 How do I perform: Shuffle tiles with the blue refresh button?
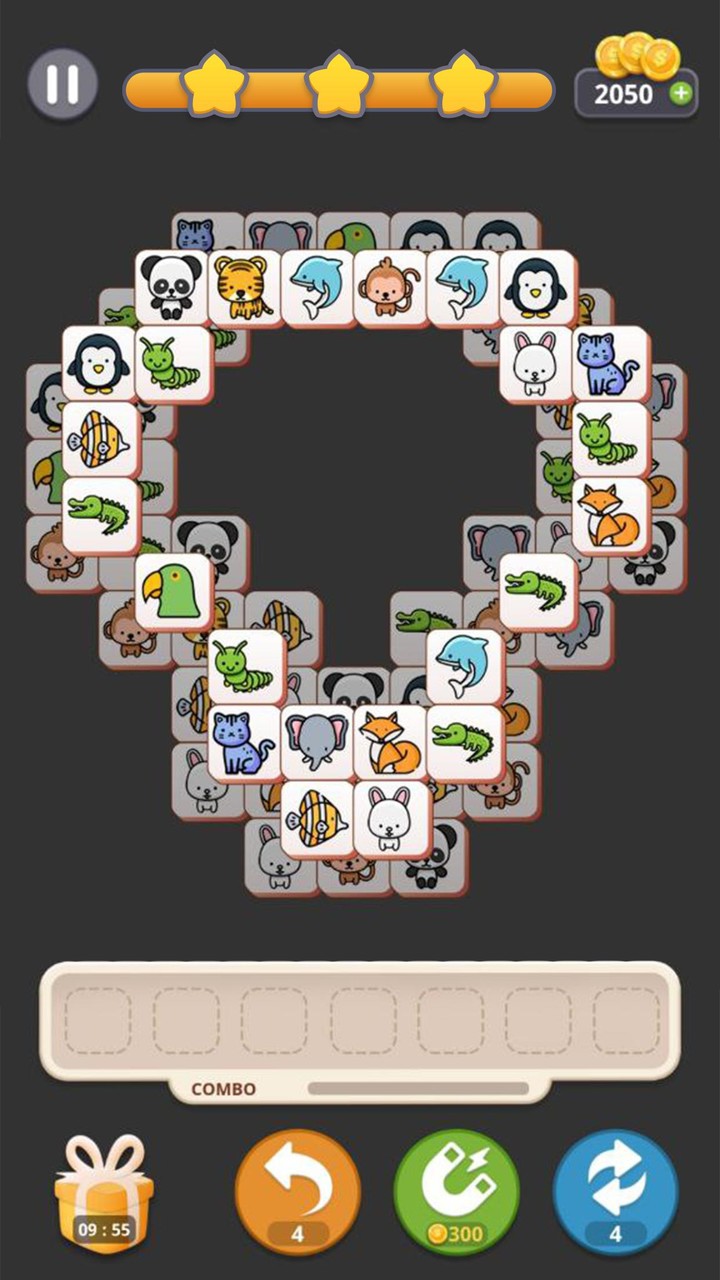coord(615,1190)
